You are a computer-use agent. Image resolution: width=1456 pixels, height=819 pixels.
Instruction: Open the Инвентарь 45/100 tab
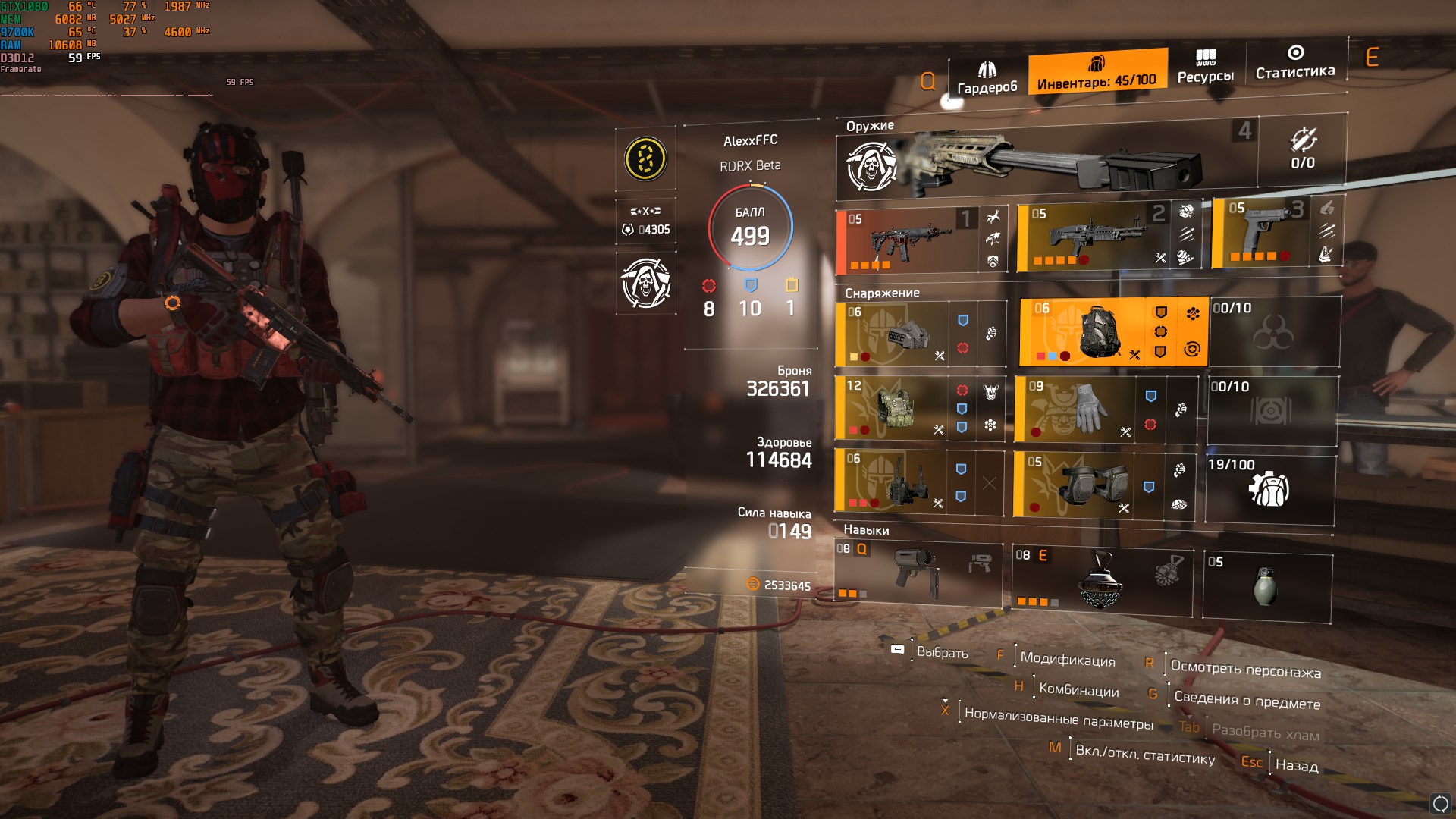click(x=1097, y=73)
